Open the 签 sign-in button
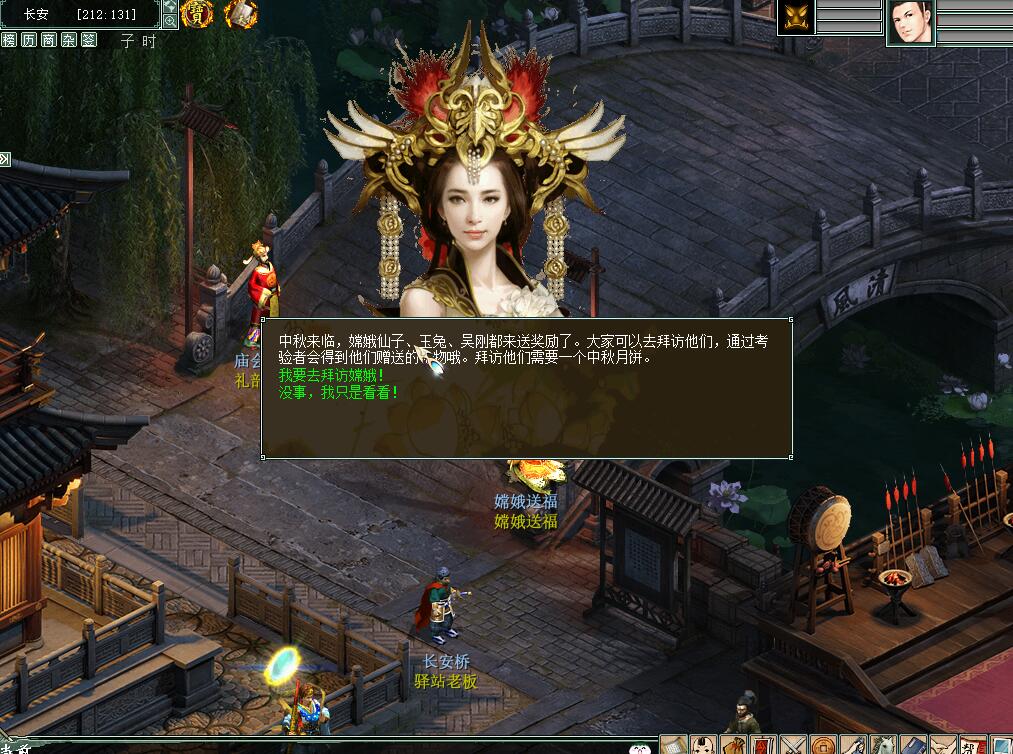 click(89, 40)
